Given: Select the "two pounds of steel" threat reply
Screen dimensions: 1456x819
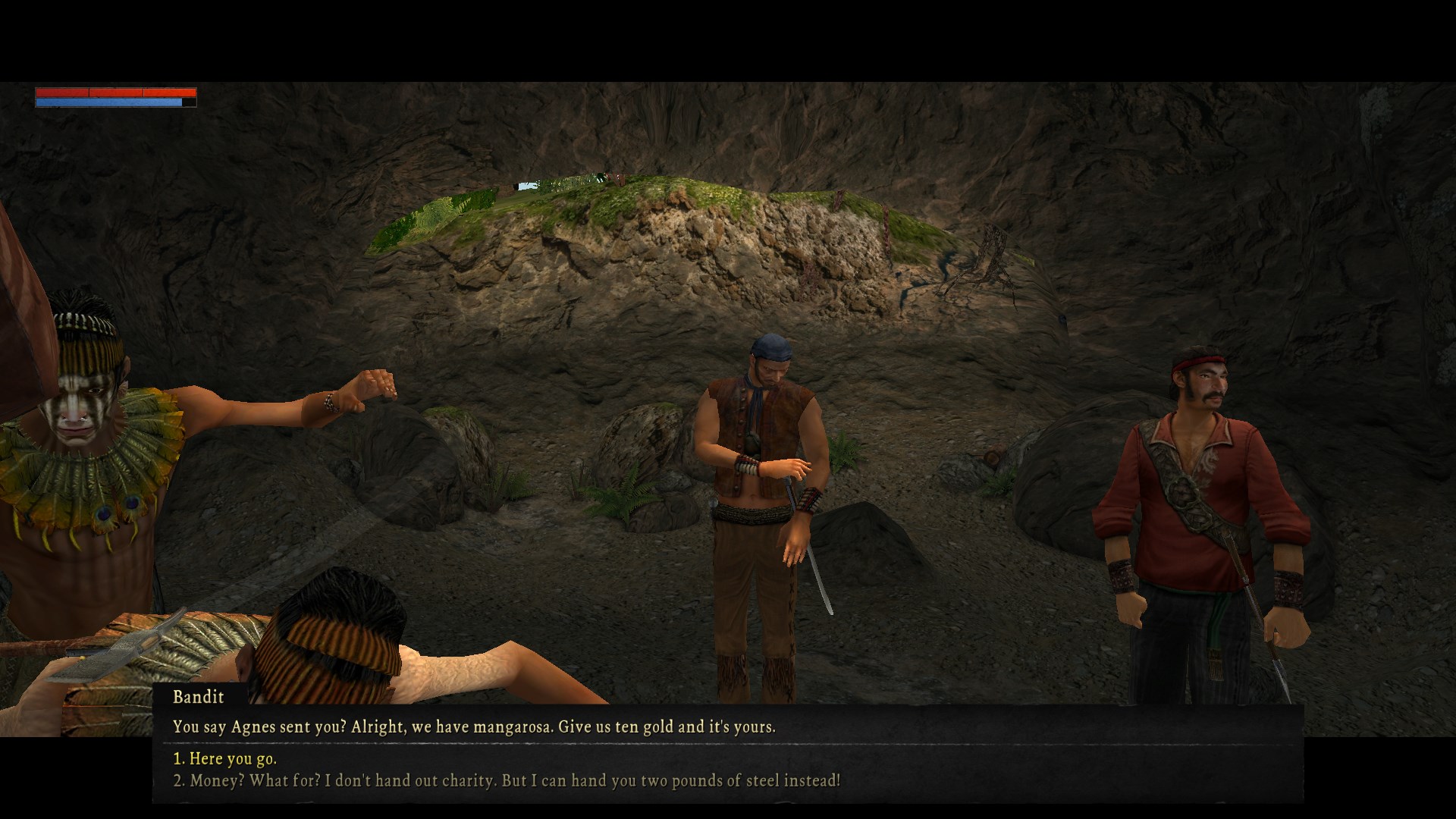Looking at the screenshot, I should pyautogui.click(x=507, y=780).
